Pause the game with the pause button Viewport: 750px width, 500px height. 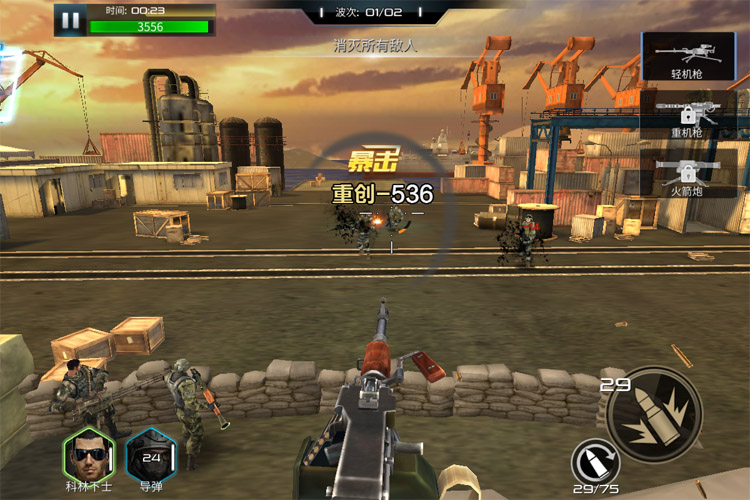tap(70, 19)
